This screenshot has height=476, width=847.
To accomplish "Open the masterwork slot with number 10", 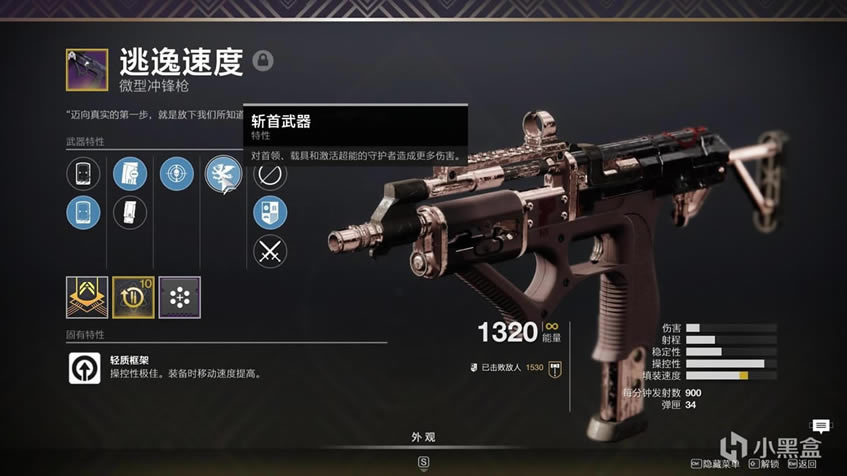I will (x=133, y=297).
